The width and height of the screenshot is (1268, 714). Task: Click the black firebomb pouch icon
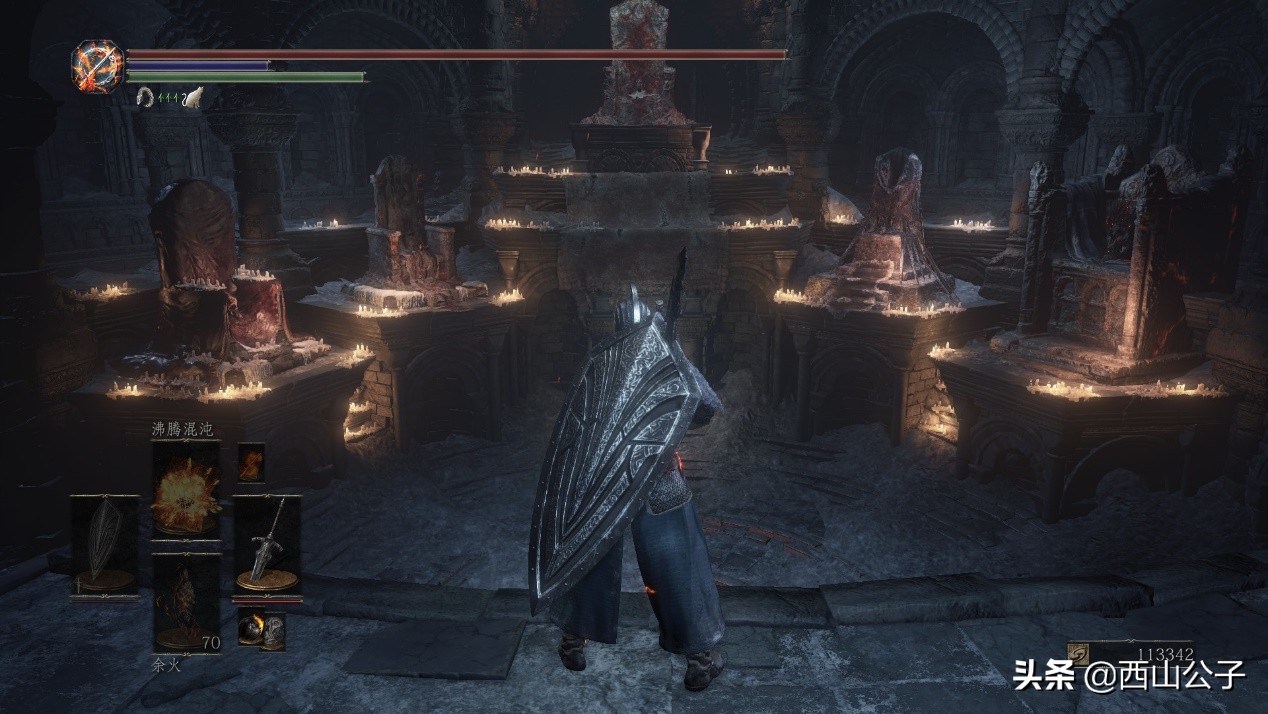click(x=260, y=629)
